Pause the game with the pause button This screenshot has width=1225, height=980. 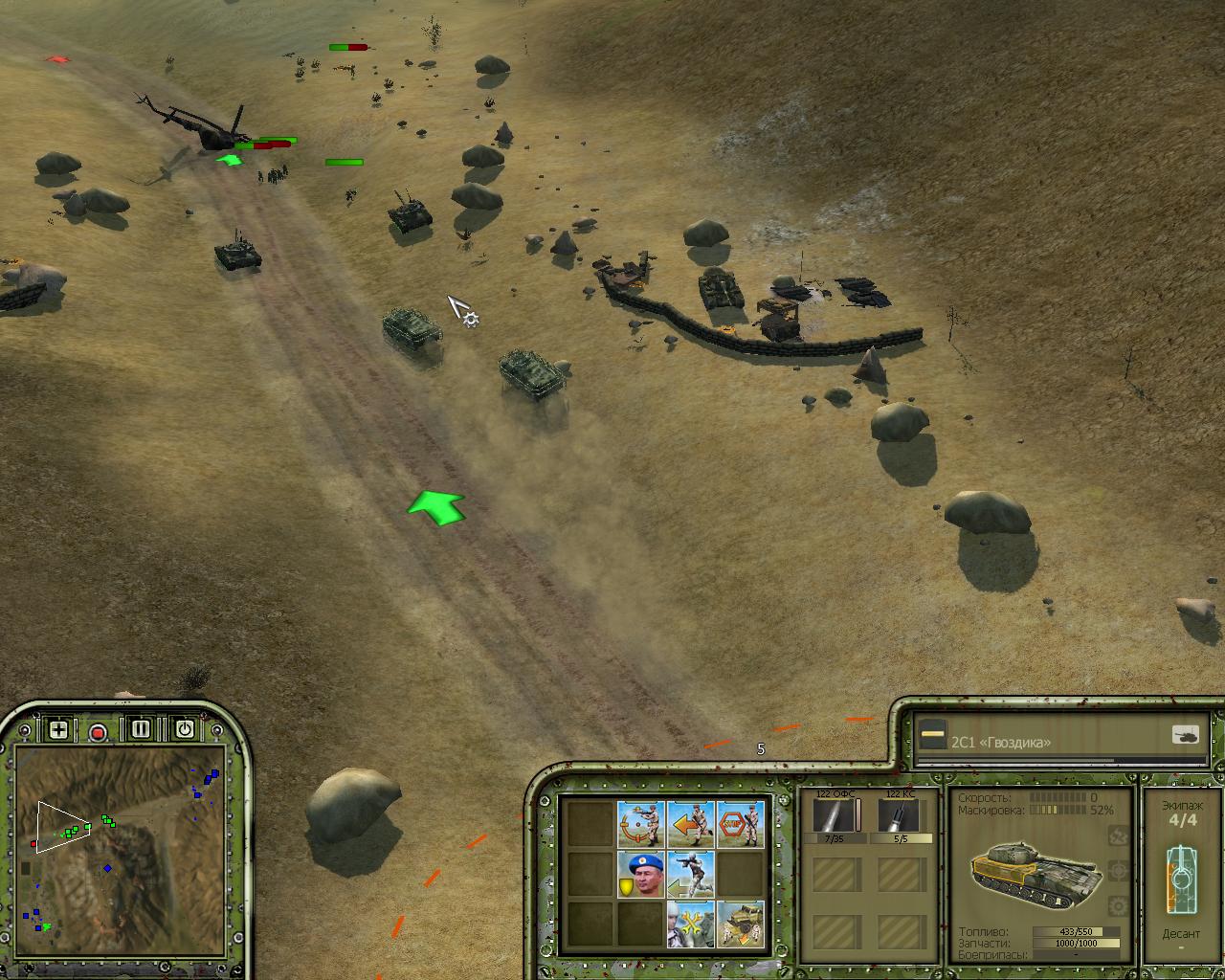click(141, 729)
